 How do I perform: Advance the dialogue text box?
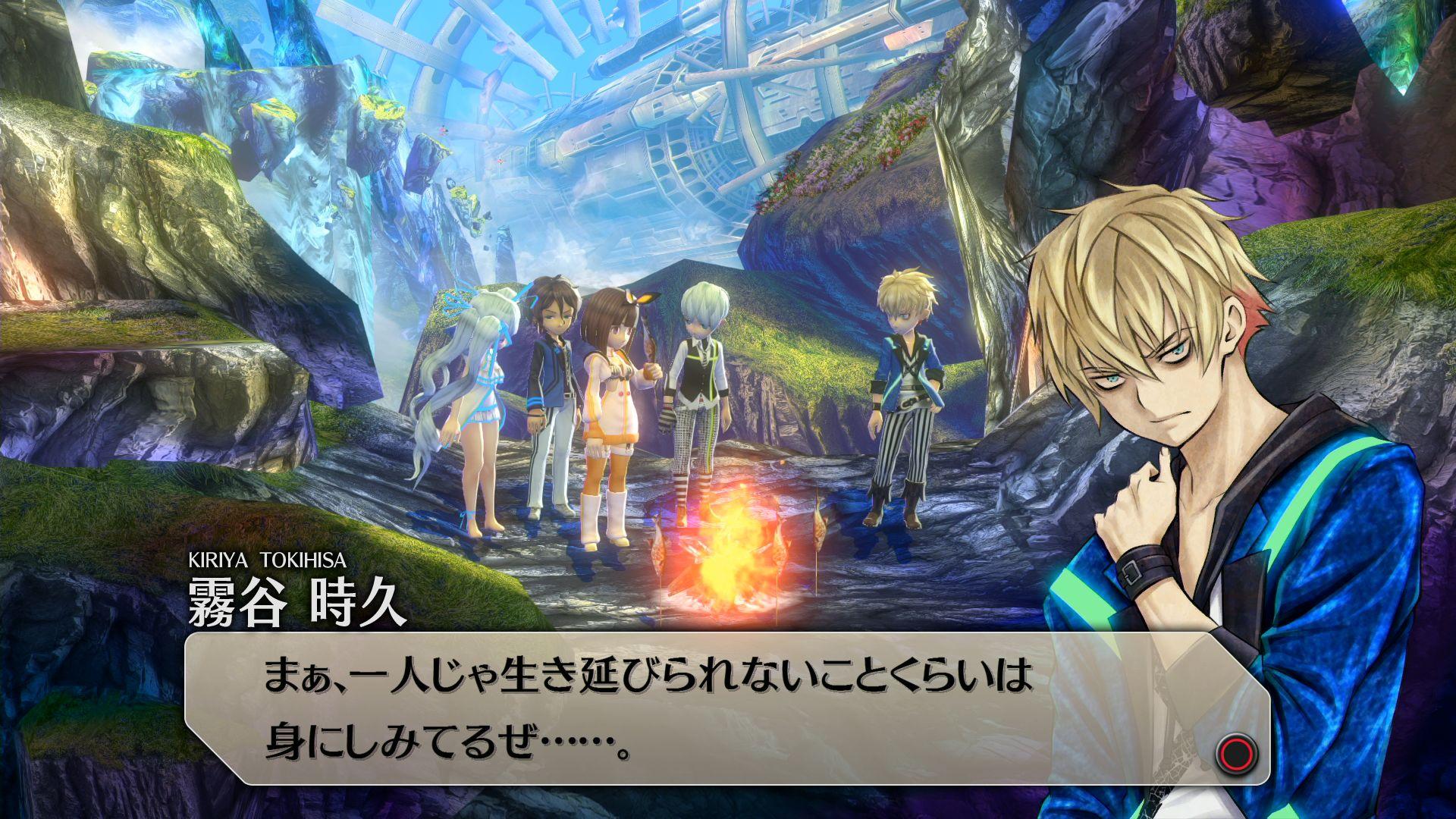tap(1237, 753)
